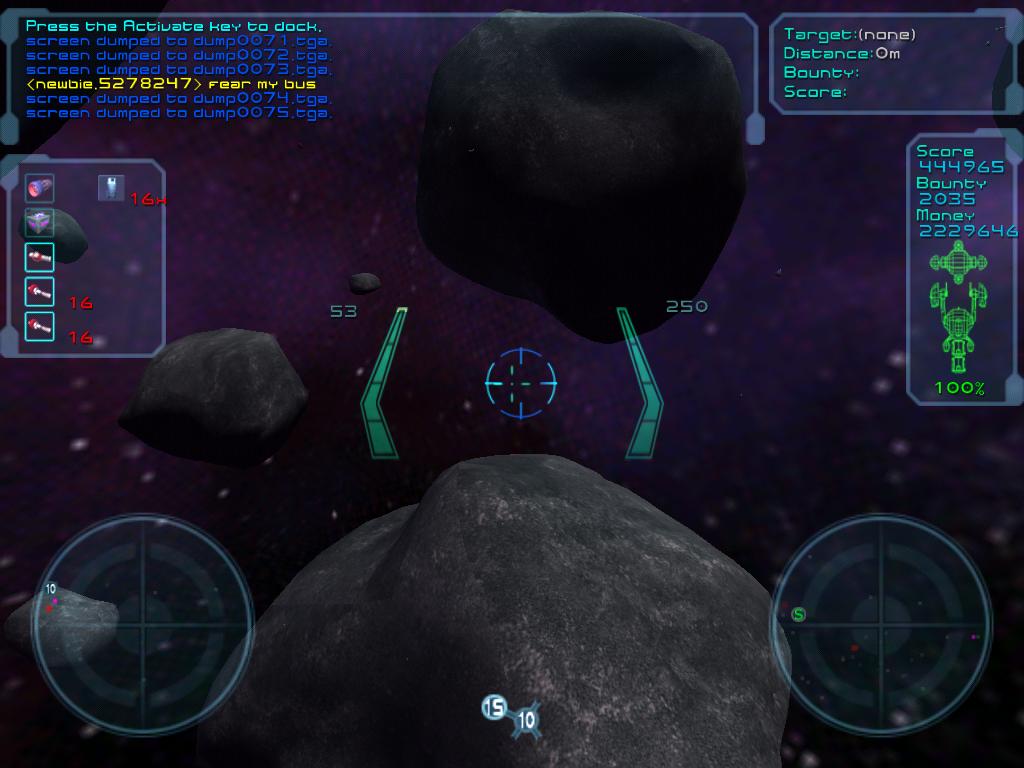Screen dimensions: 1024x768
Task: Select the power cell battery icon
Action: point(111,187)
